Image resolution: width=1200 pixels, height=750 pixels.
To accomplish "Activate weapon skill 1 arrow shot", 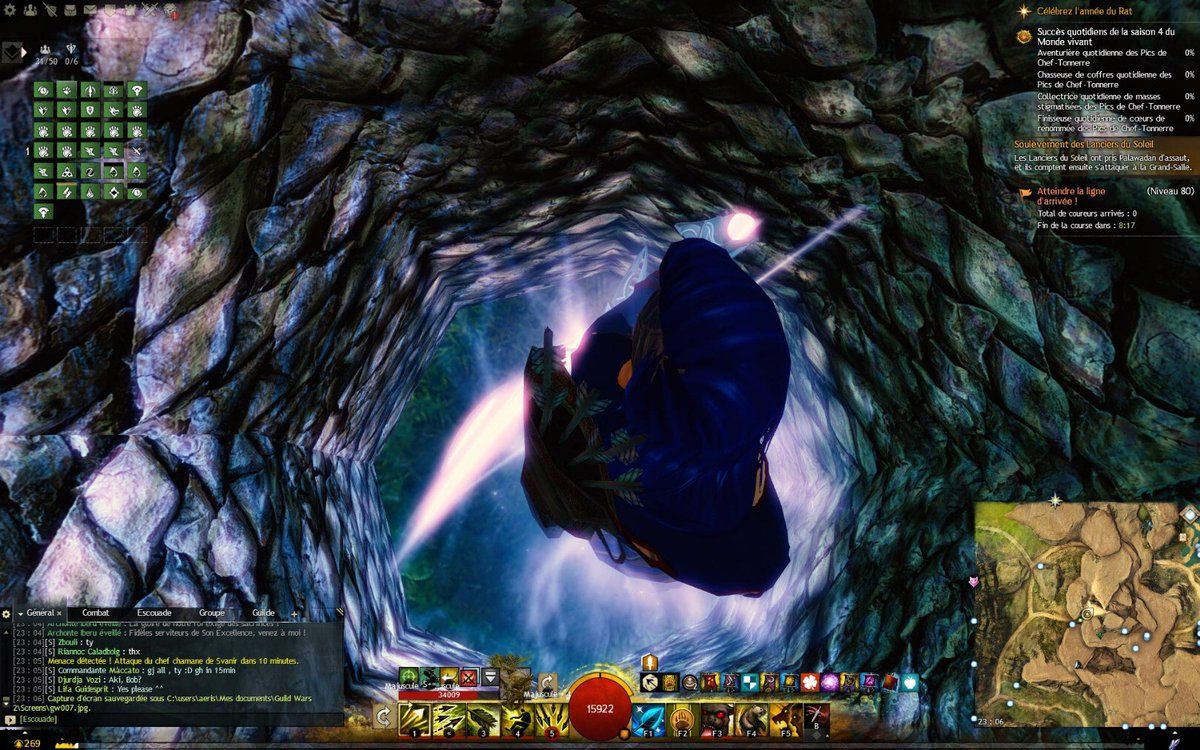I will (415, 718).
